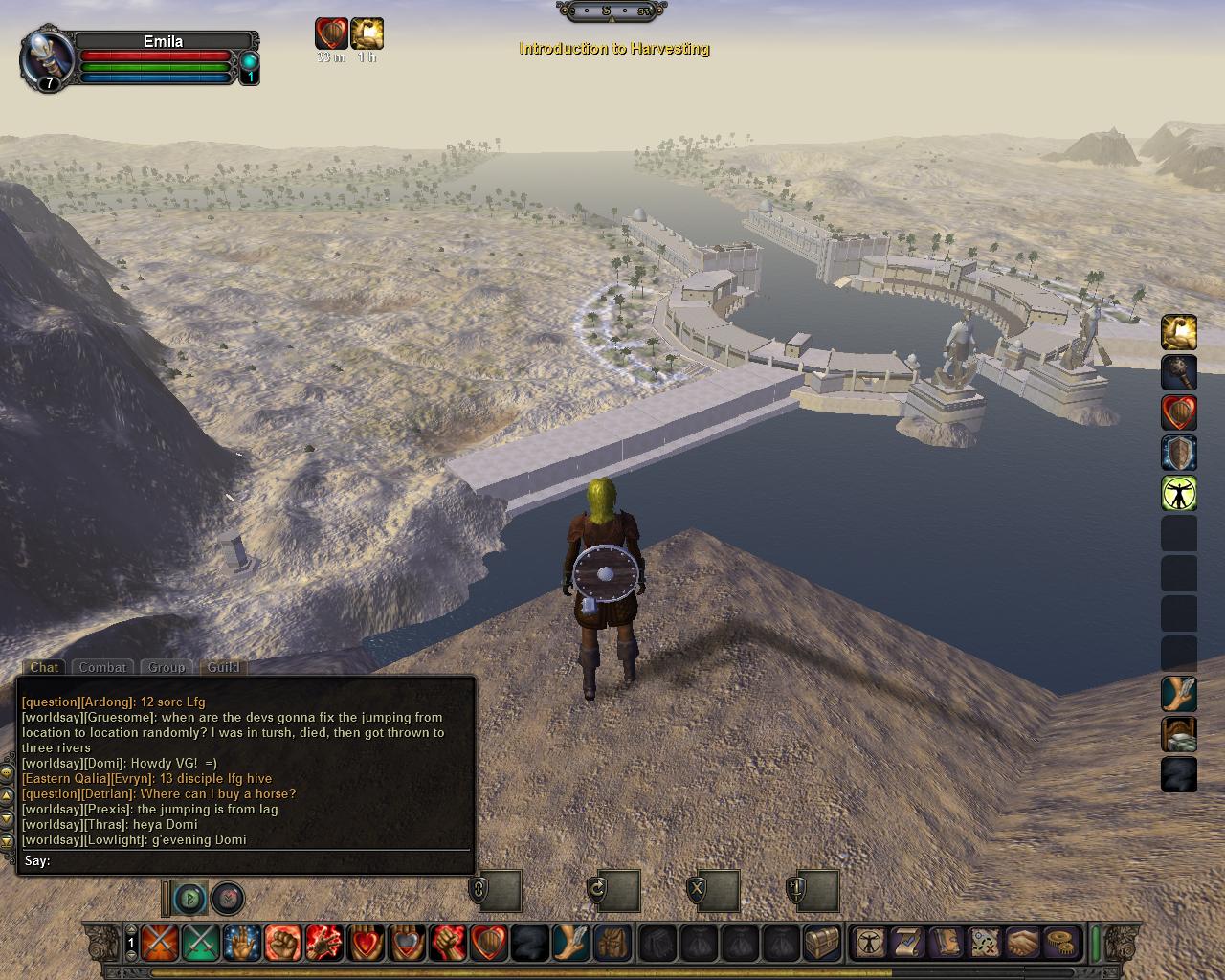The image size is (1225, 980).
Task: Open the gears settings button
Action: (1059, 944)
